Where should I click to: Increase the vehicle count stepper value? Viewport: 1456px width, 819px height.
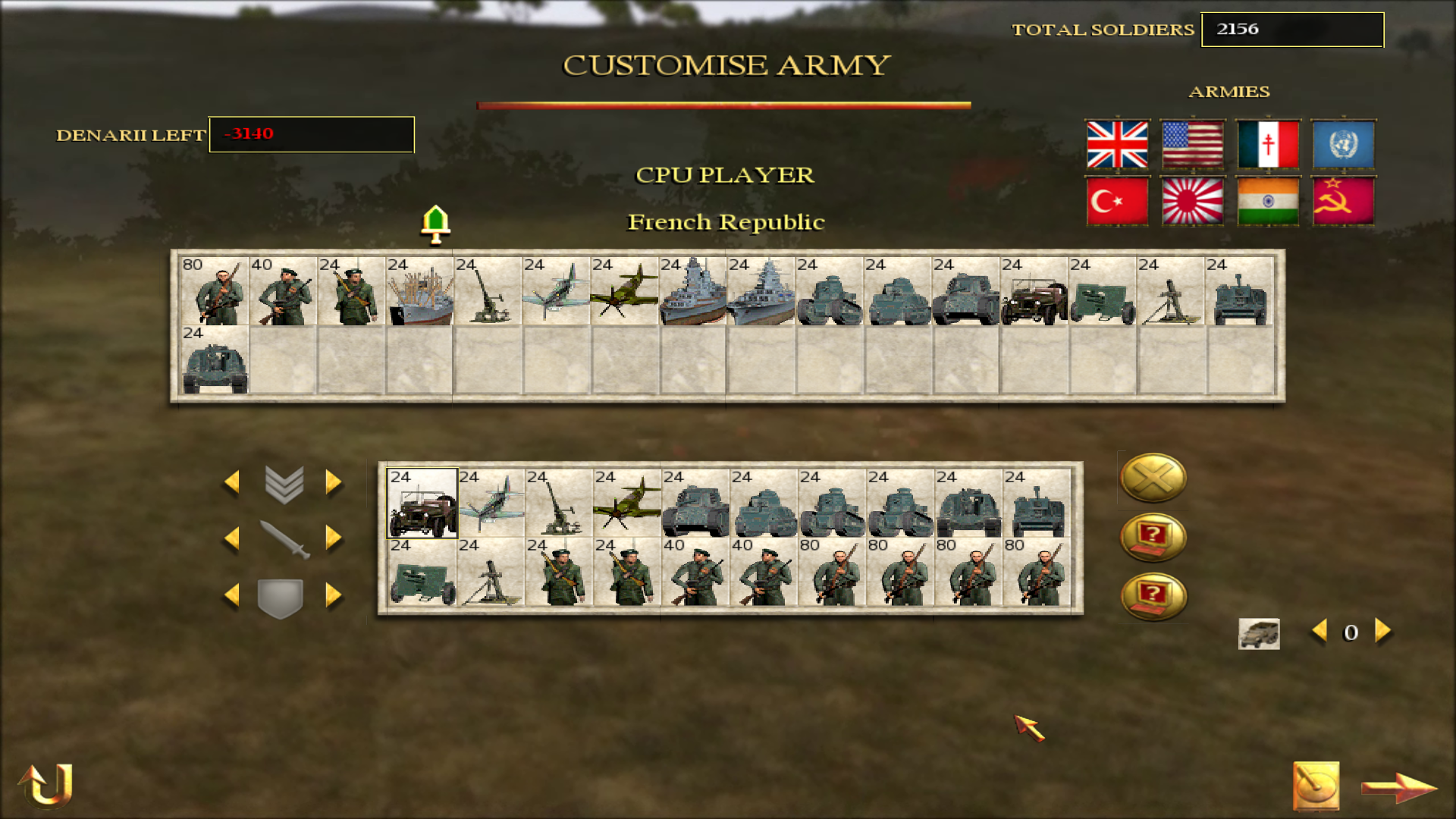[x=1383, y=631]
